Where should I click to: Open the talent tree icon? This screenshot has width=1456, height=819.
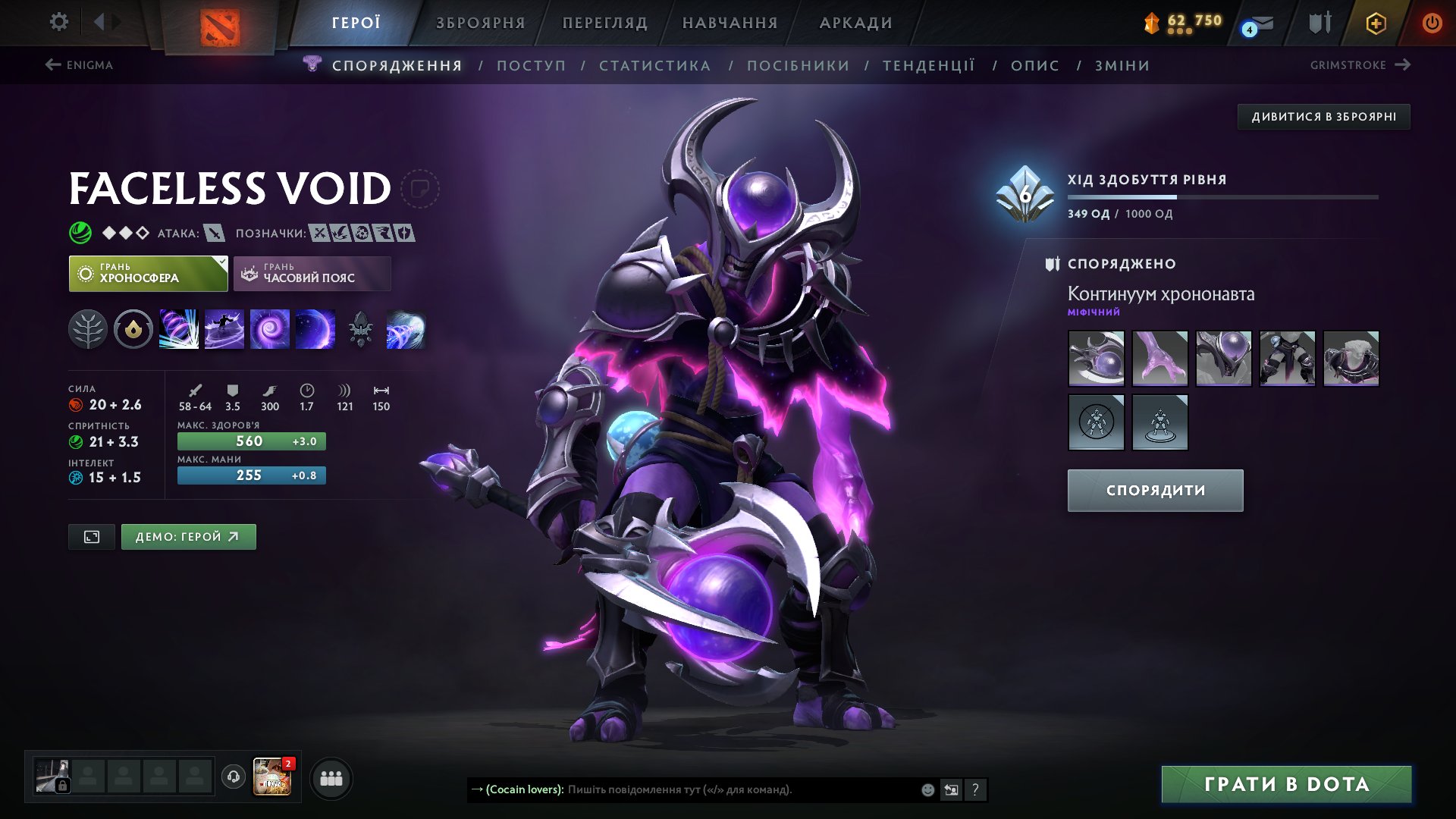(x=89, y=329)
